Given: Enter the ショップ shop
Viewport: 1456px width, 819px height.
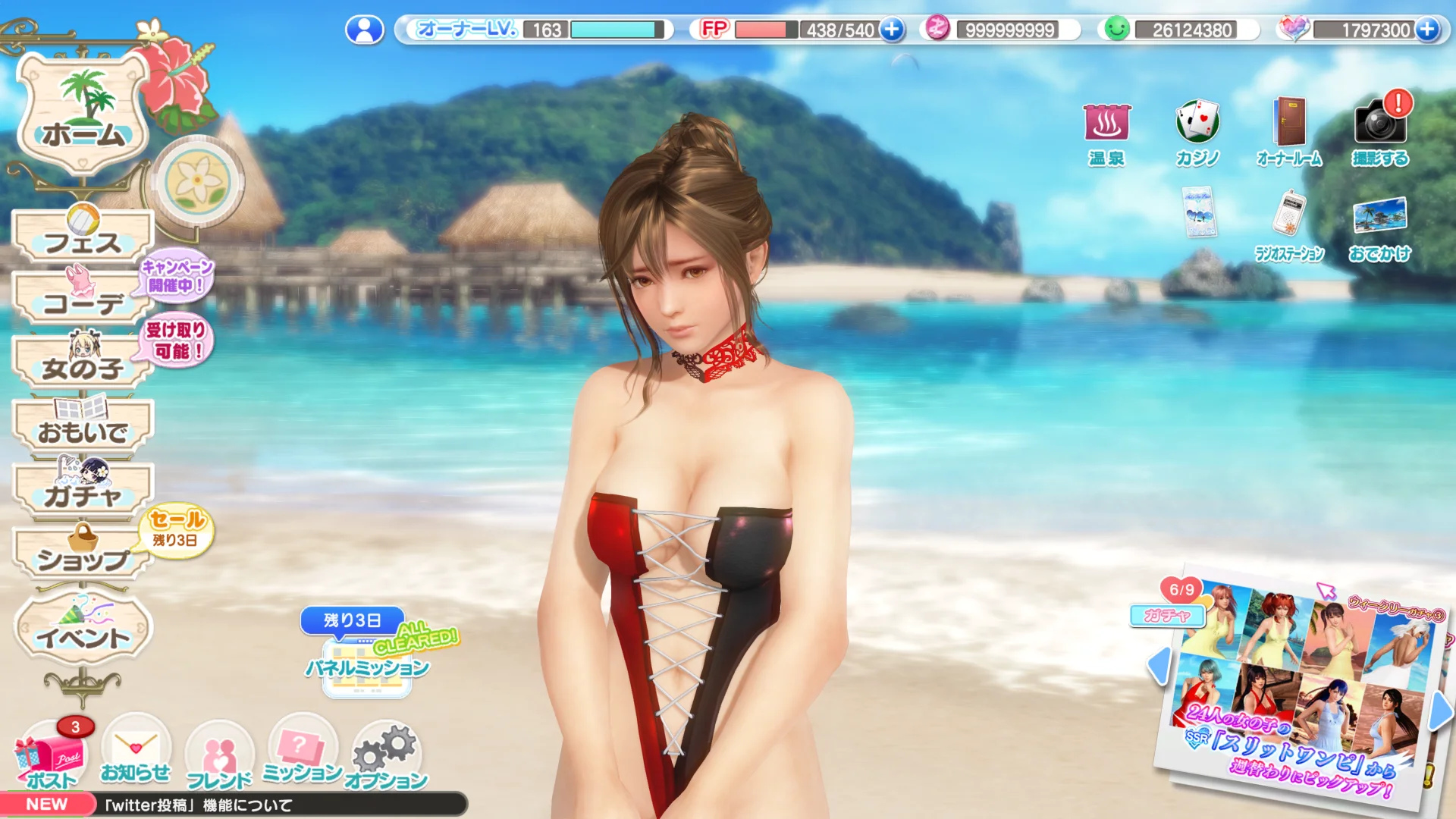Looking at the screenshot, I should click(83, 557).
